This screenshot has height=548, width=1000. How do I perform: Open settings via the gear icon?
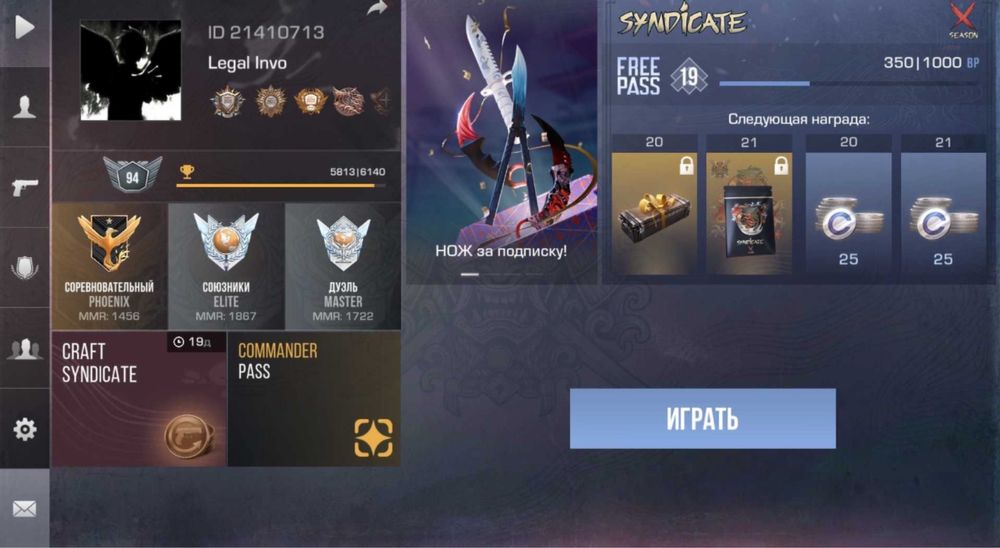(24, 429)
